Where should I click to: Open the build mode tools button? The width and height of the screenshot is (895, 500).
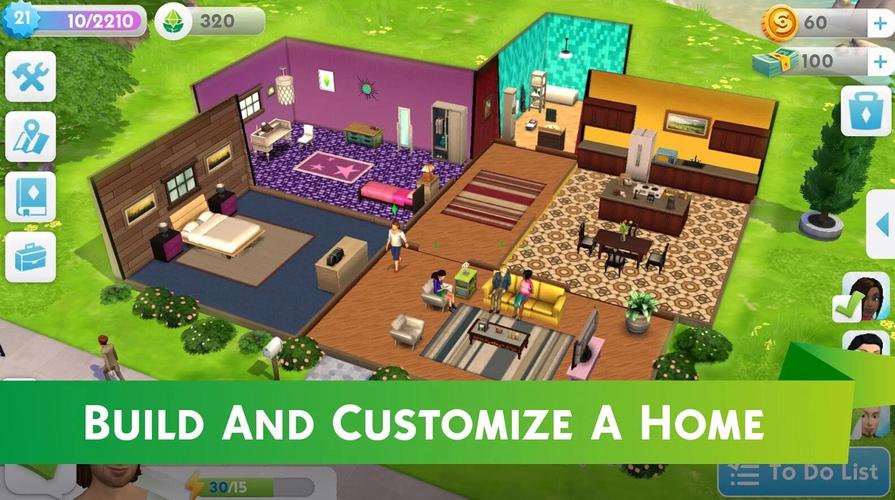pos(30,76)
